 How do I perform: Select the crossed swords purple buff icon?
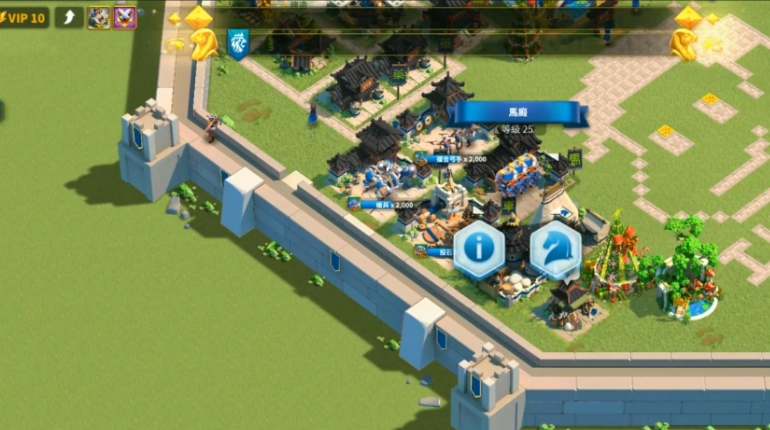pyautogui.click(x=125, y=17)
